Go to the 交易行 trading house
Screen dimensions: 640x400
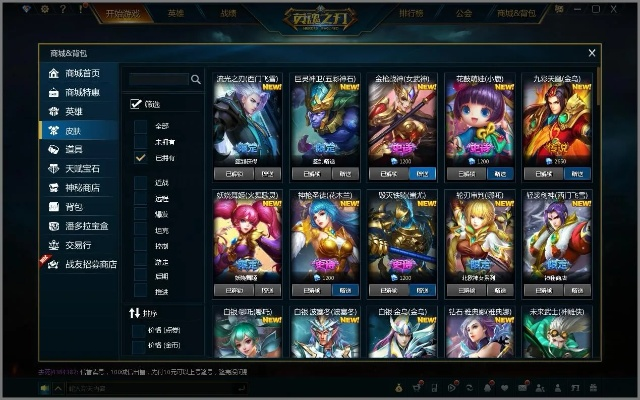[78, 244]
